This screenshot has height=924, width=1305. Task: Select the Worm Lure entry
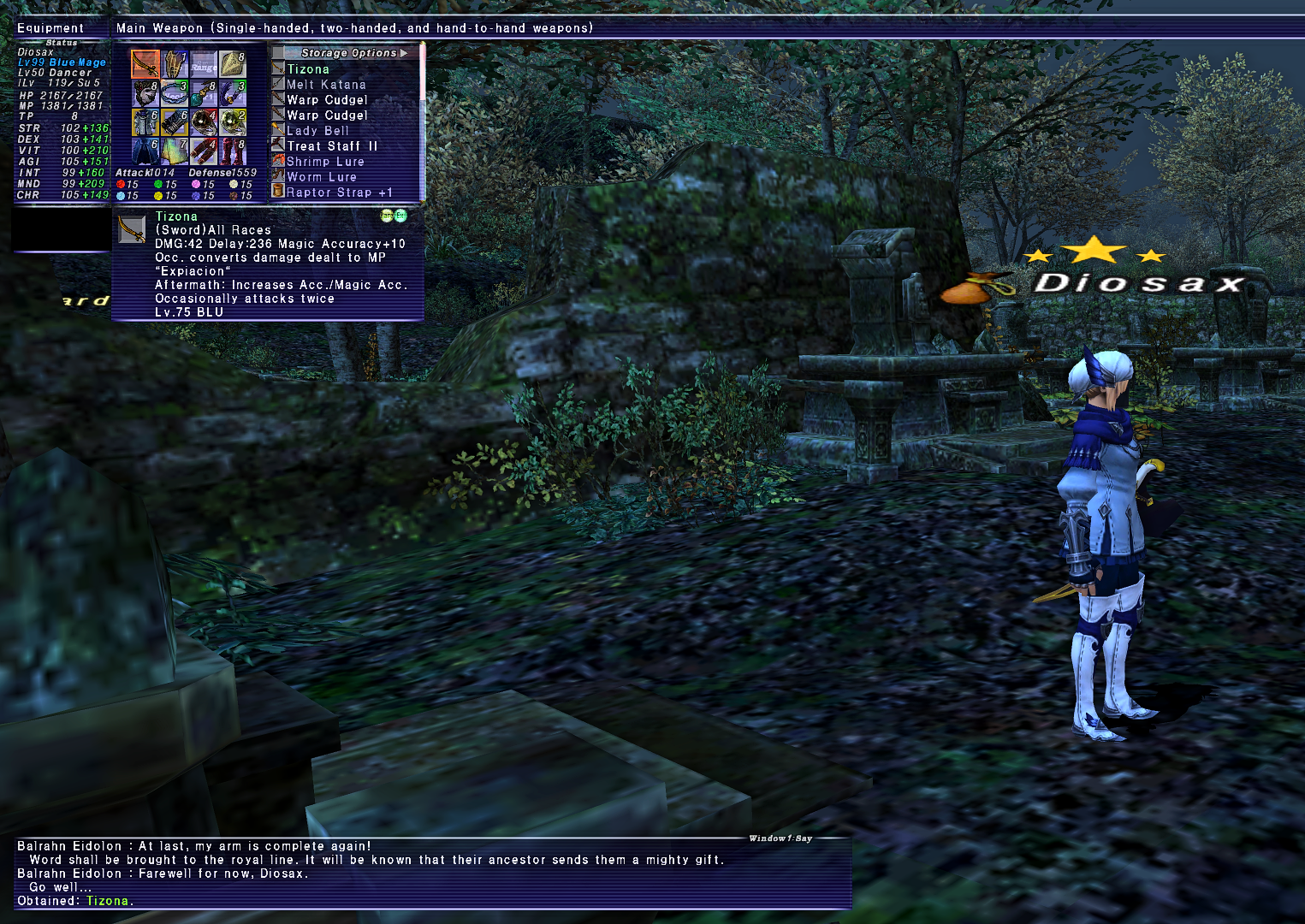[322, 177]
